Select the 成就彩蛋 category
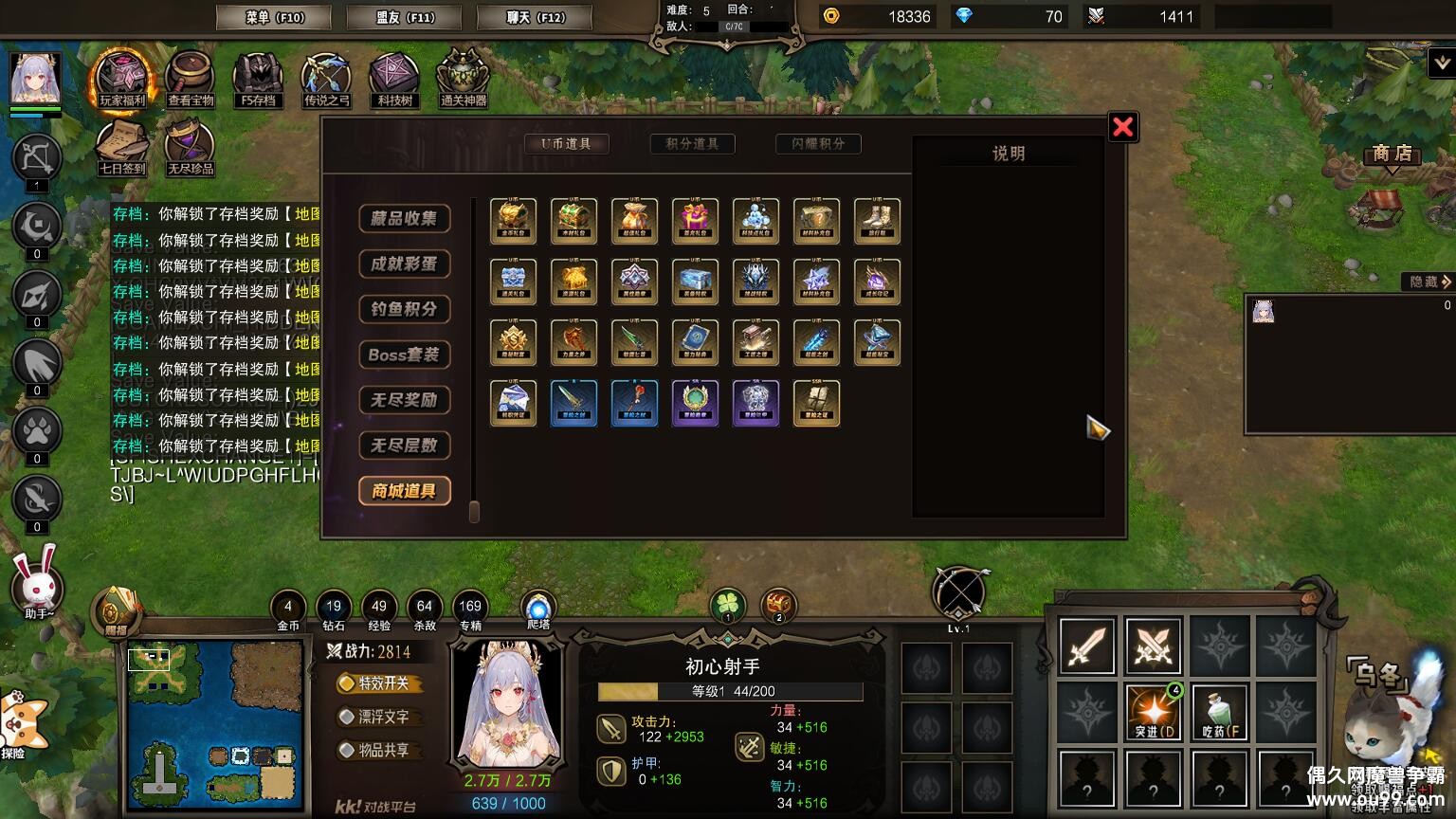 coord(404,264)
